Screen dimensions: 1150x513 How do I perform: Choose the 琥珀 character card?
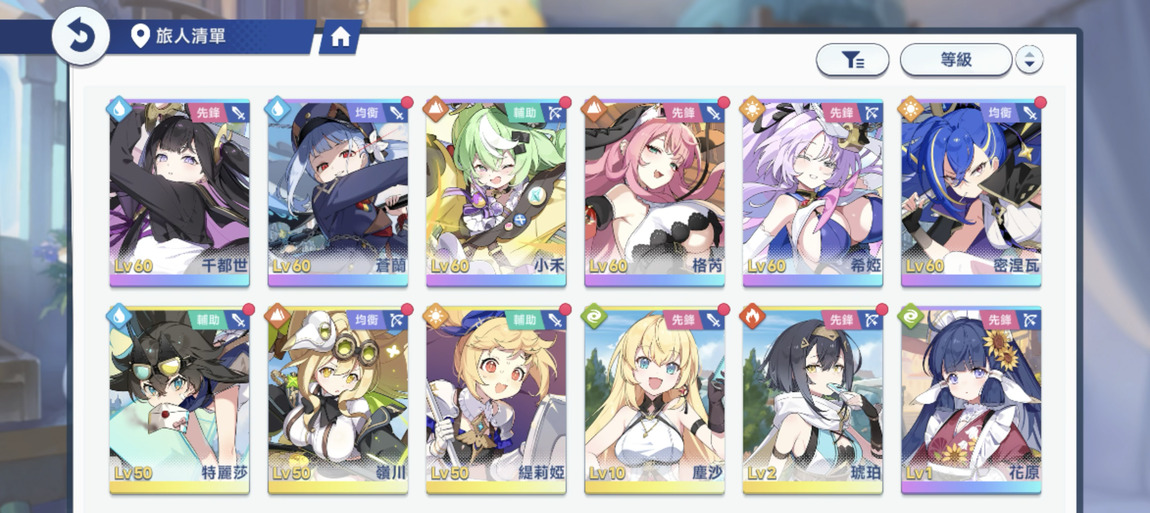coord(812,400)
